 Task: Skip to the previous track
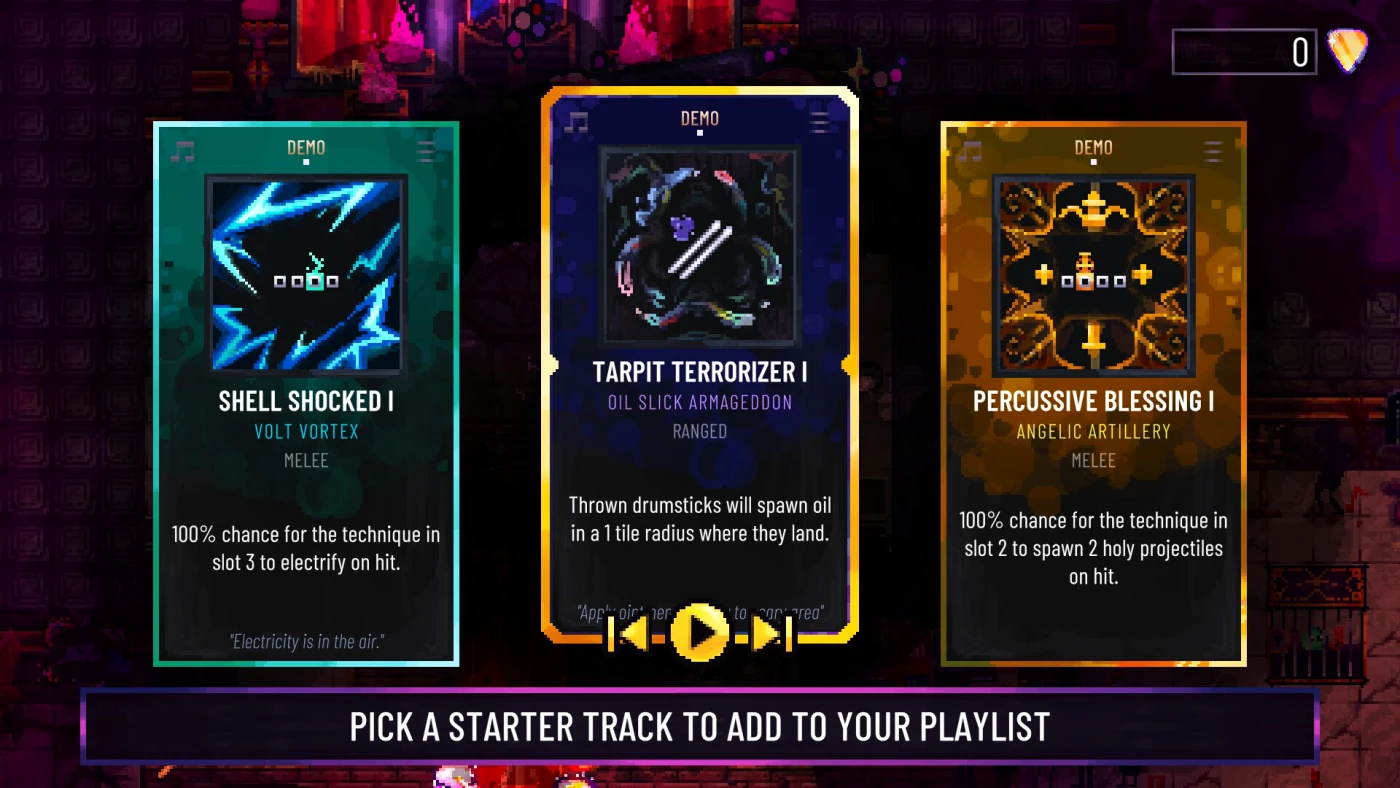(x=633, y=633)
